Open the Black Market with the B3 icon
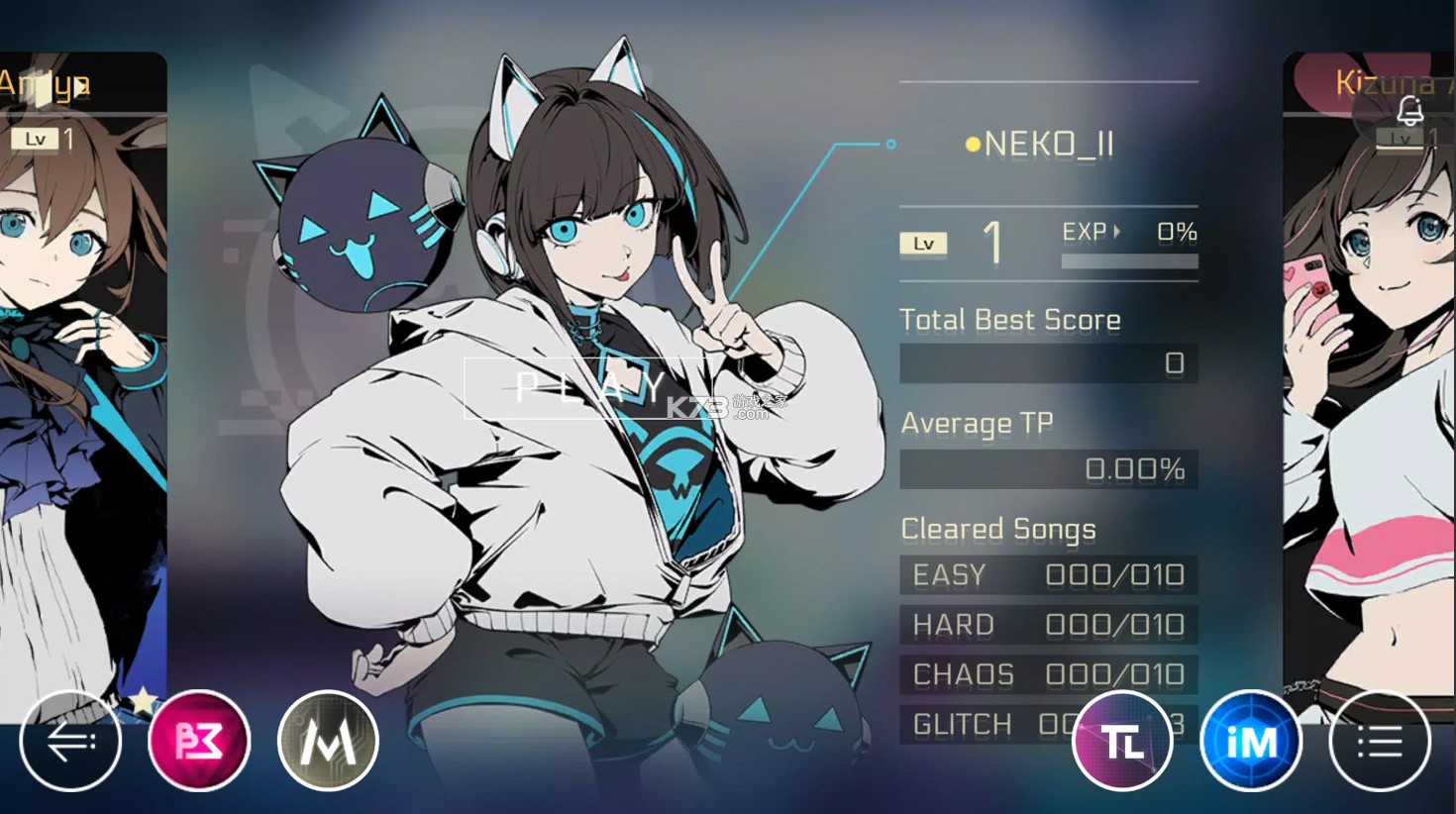Image resolution: width=1456 pixels, height=814 pixels. pos(198,740)
